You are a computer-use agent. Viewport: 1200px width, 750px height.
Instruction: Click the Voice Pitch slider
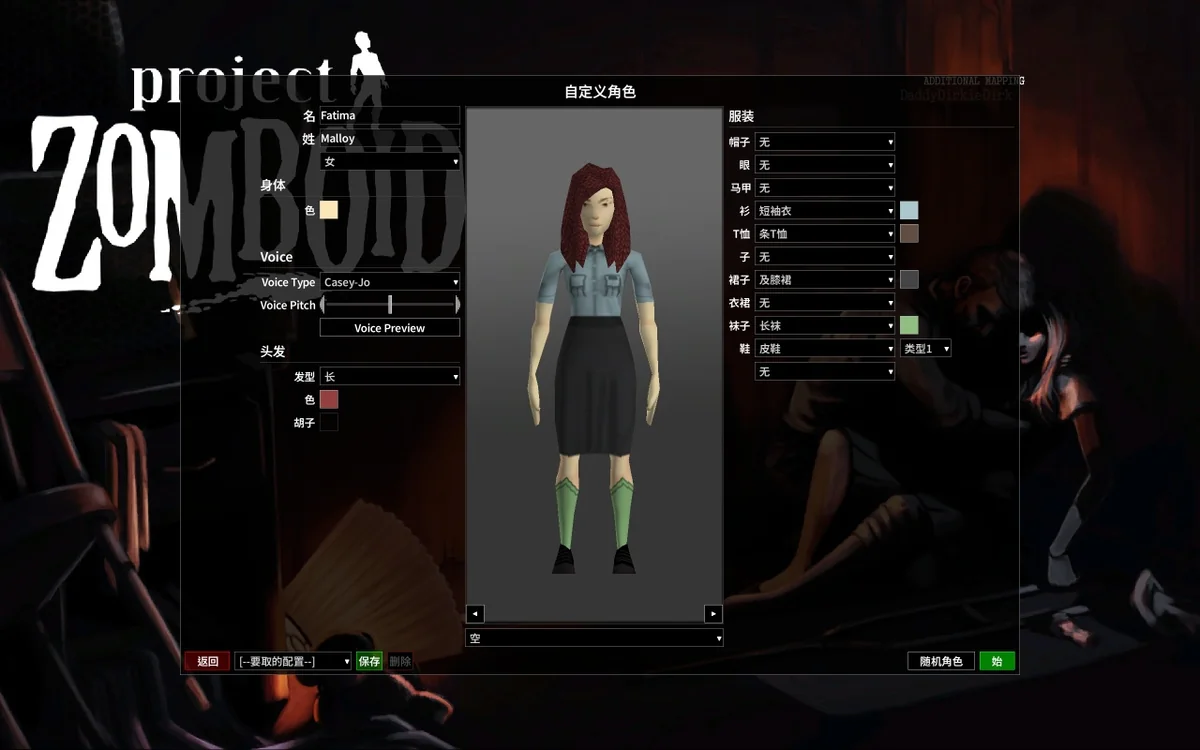point(390,305)
